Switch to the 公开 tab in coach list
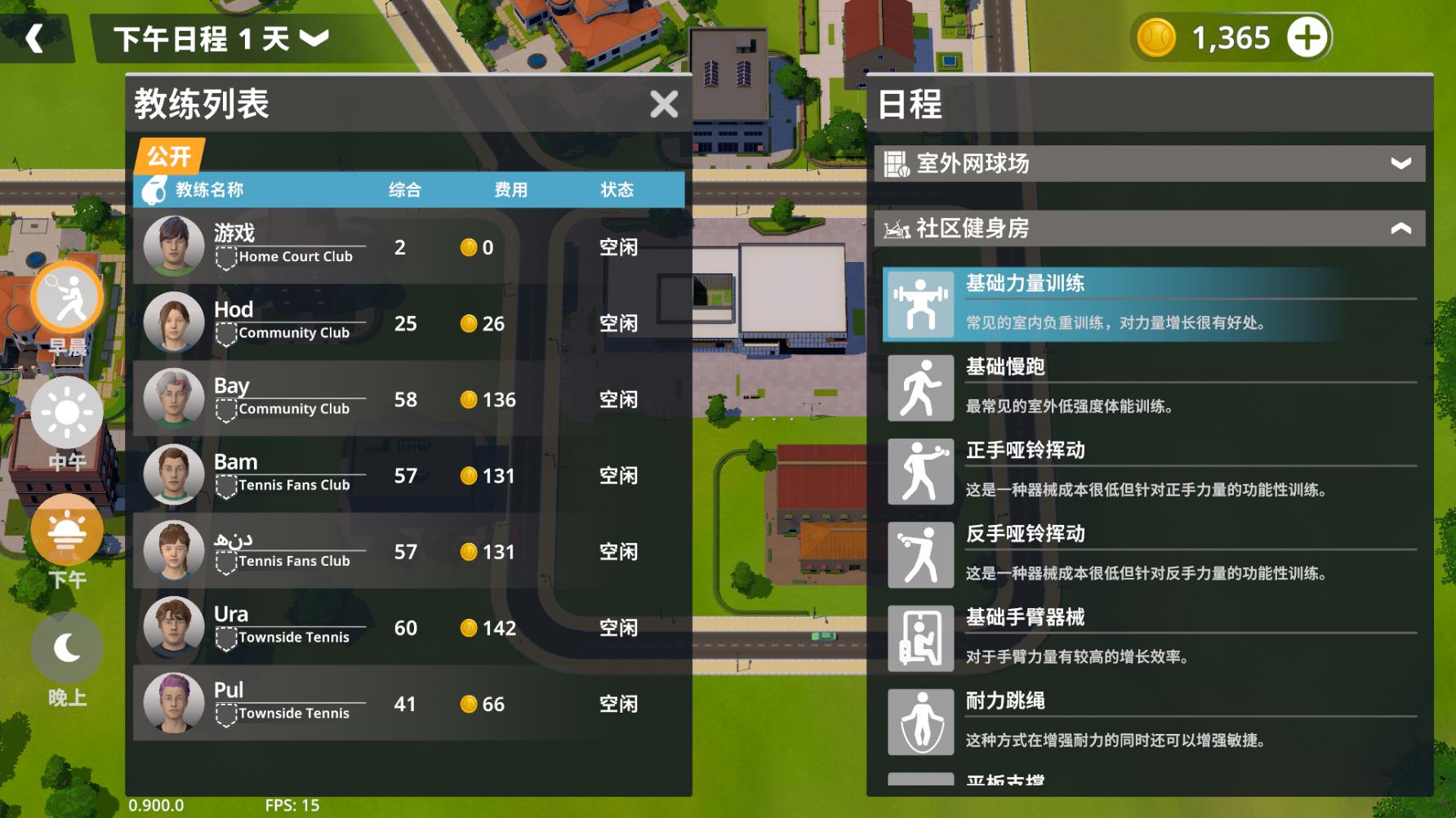The image size is (1456, 818). [171, 157]
